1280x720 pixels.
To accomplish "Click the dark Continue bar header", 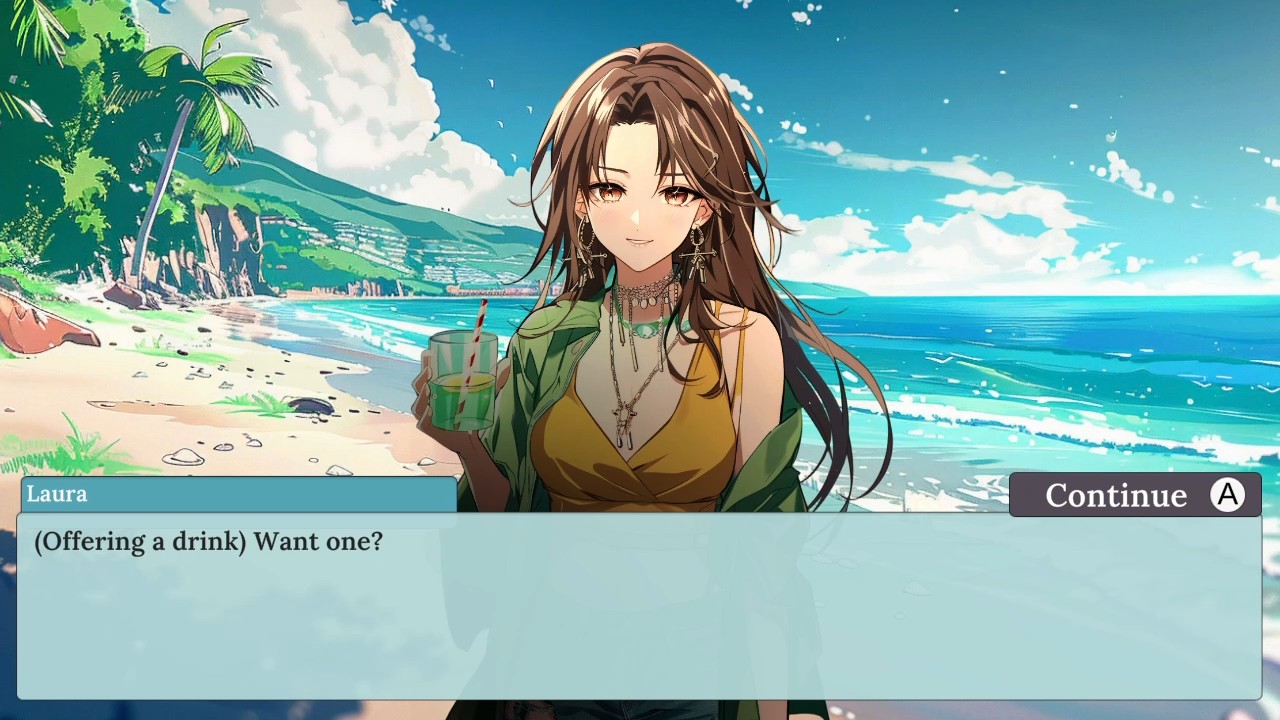I will coord(1135,494).
